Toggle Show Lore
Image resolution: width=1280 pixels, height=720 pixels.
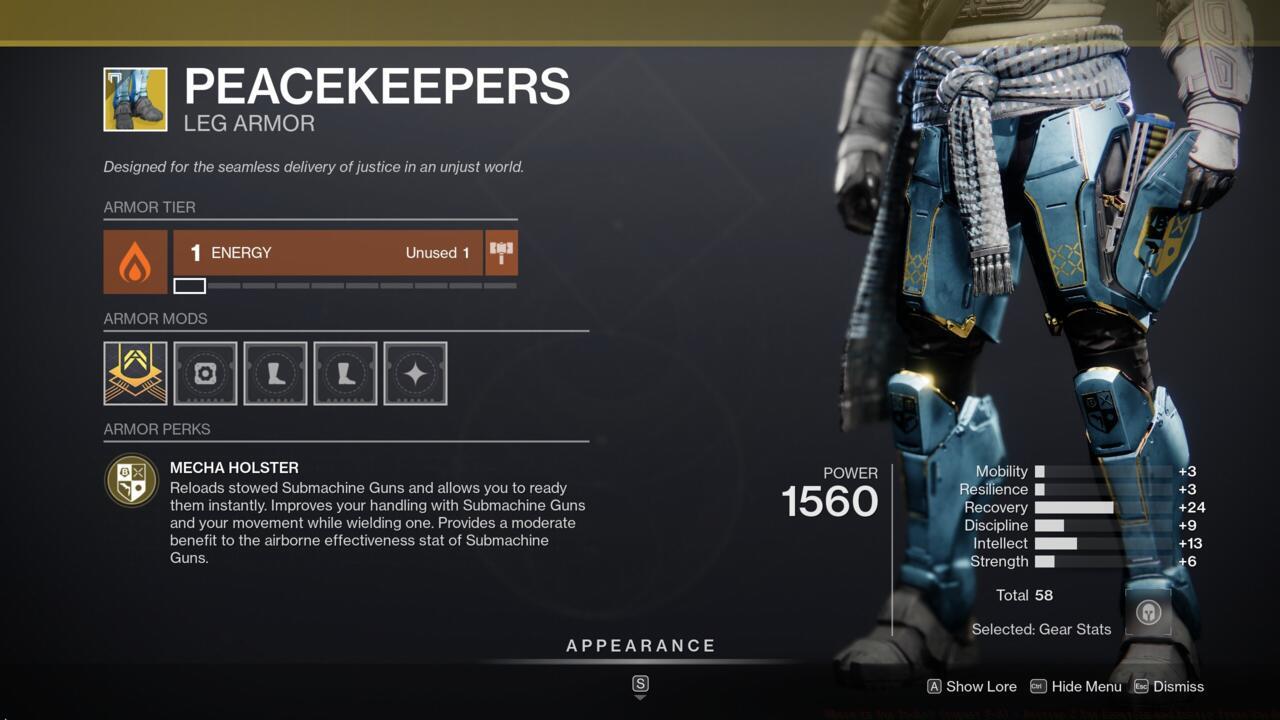click(970, 687)
